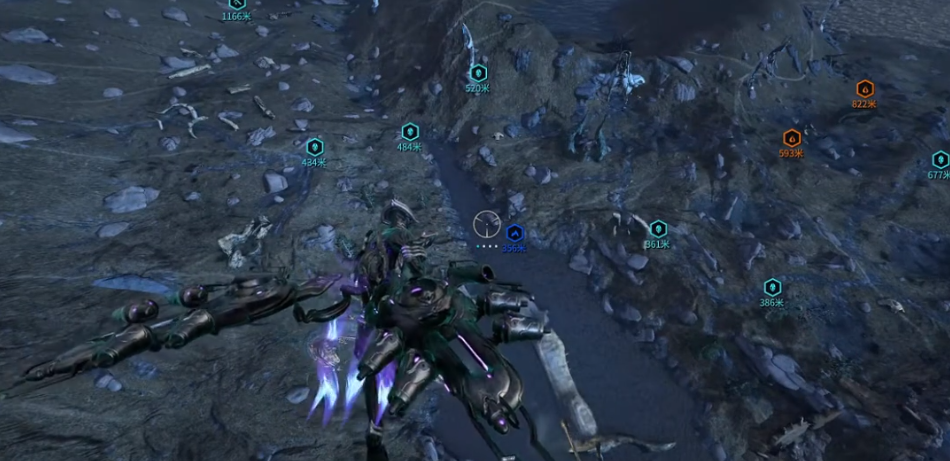Select the orange marker labeled 822米
Image resolution: width=950 pixels, height=461 pixels.
coord(864,88)
